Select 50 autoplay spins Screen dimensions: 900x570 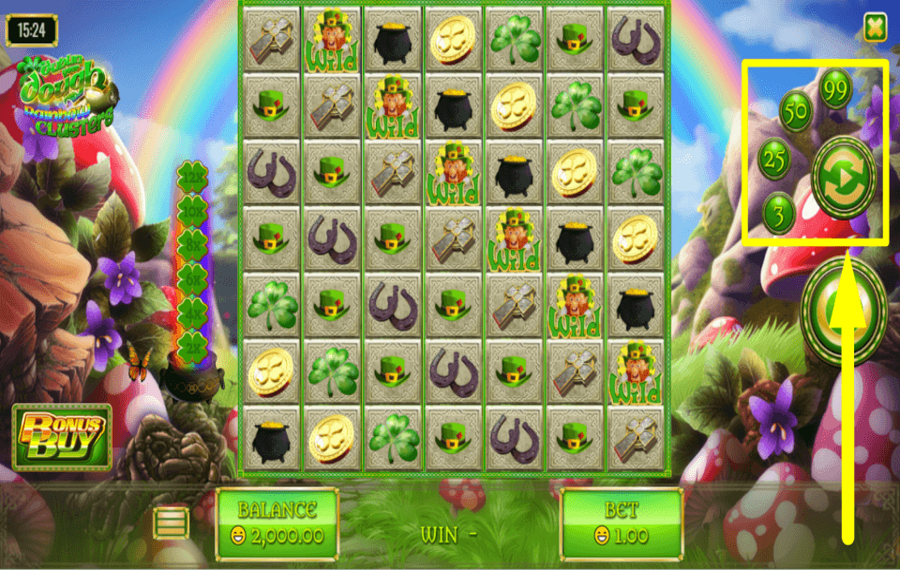(x=796, y=112)
